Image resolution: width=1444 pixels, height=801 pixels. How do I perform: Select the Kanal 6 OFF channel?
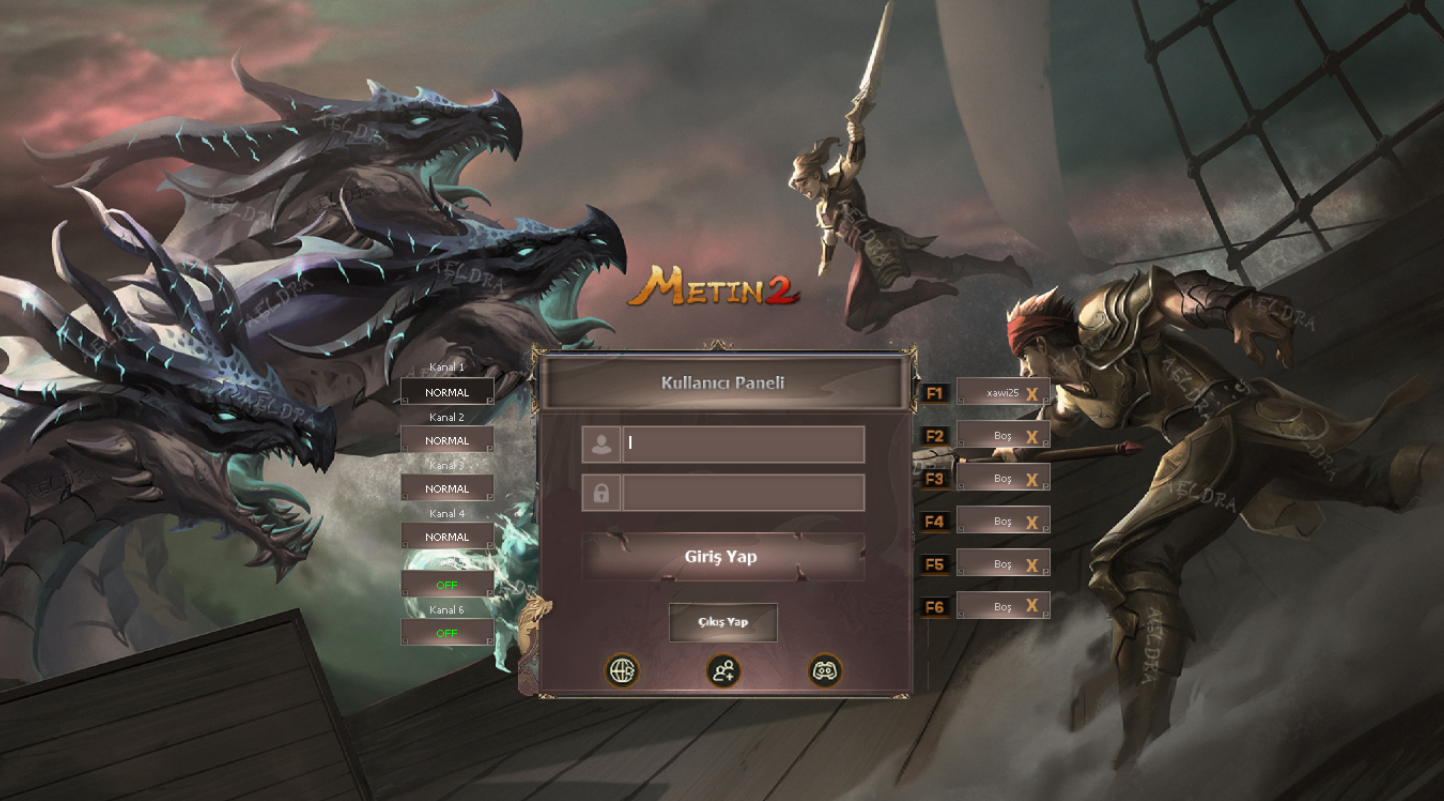click(447, 633)
